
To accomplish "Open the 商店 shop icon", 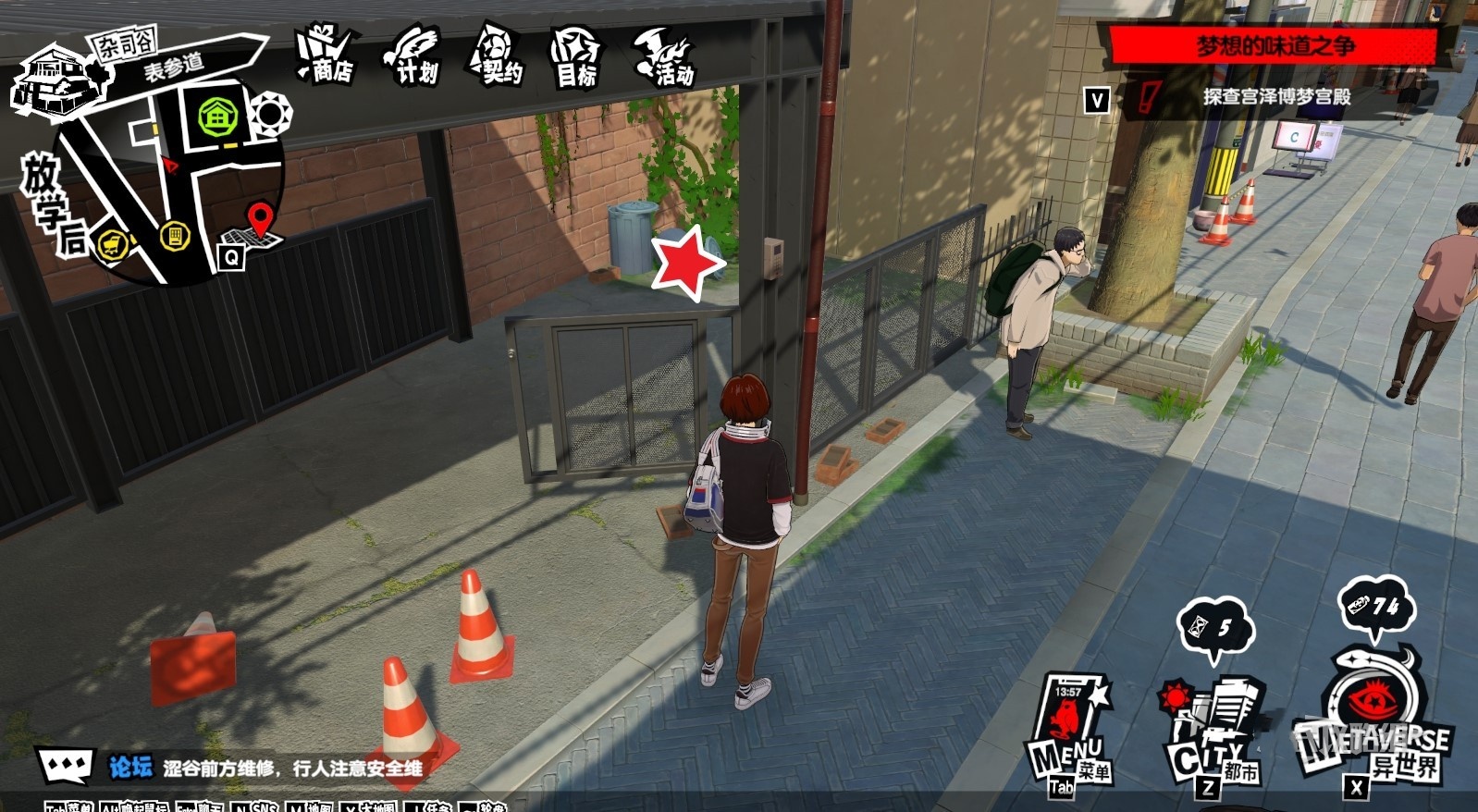I will (326, 55).
